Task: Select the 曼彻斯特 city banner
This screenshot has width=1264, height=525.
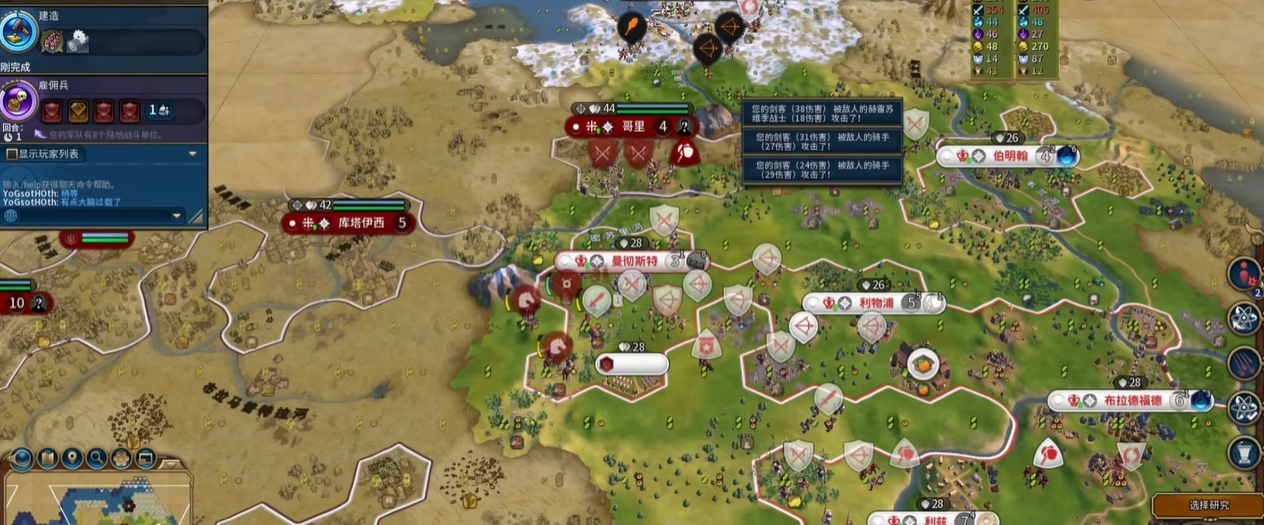Action: click(634, 261)
